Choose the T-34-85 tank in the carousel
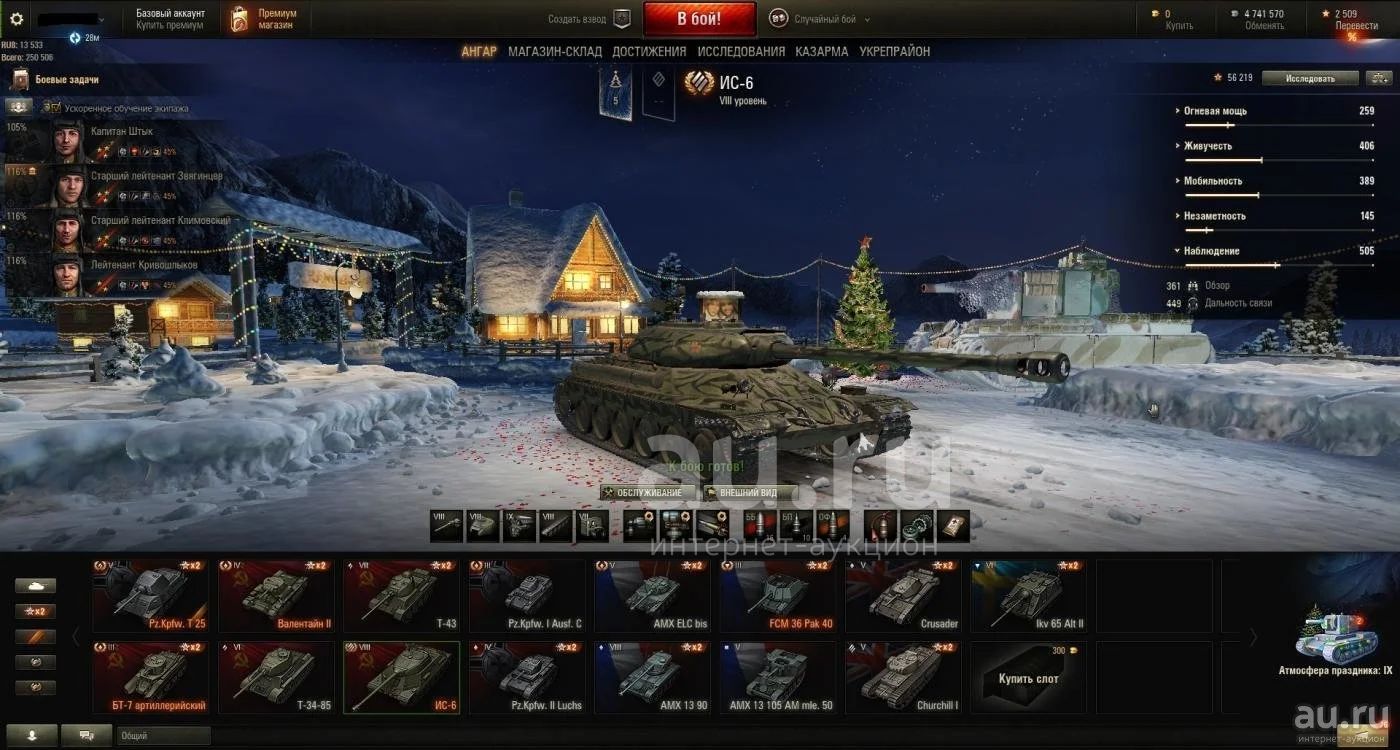The width and height of the screenshot is (1400, 750). click(276, 677)
